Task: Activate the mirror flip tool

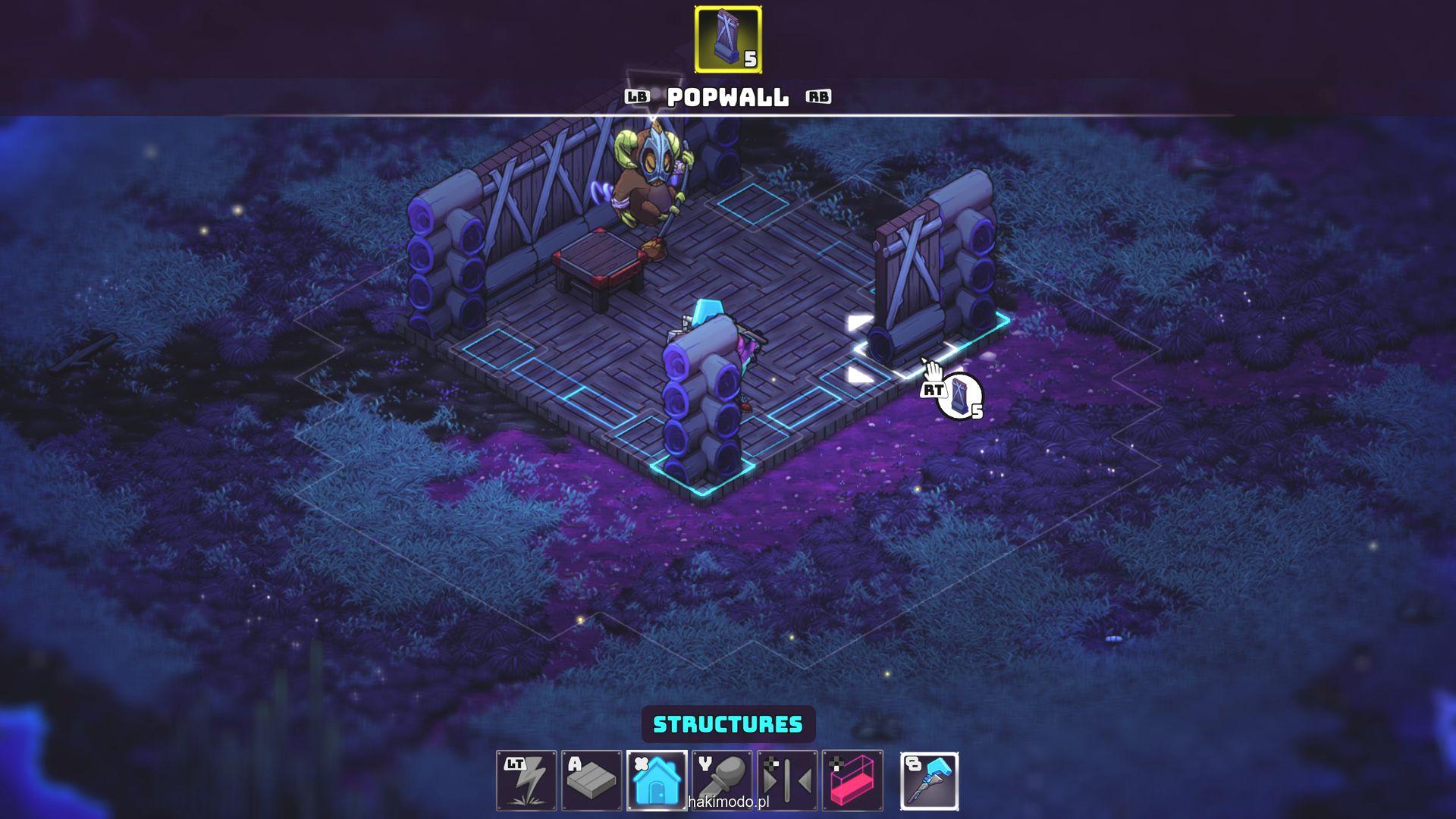Action: [x=787, y=780]
